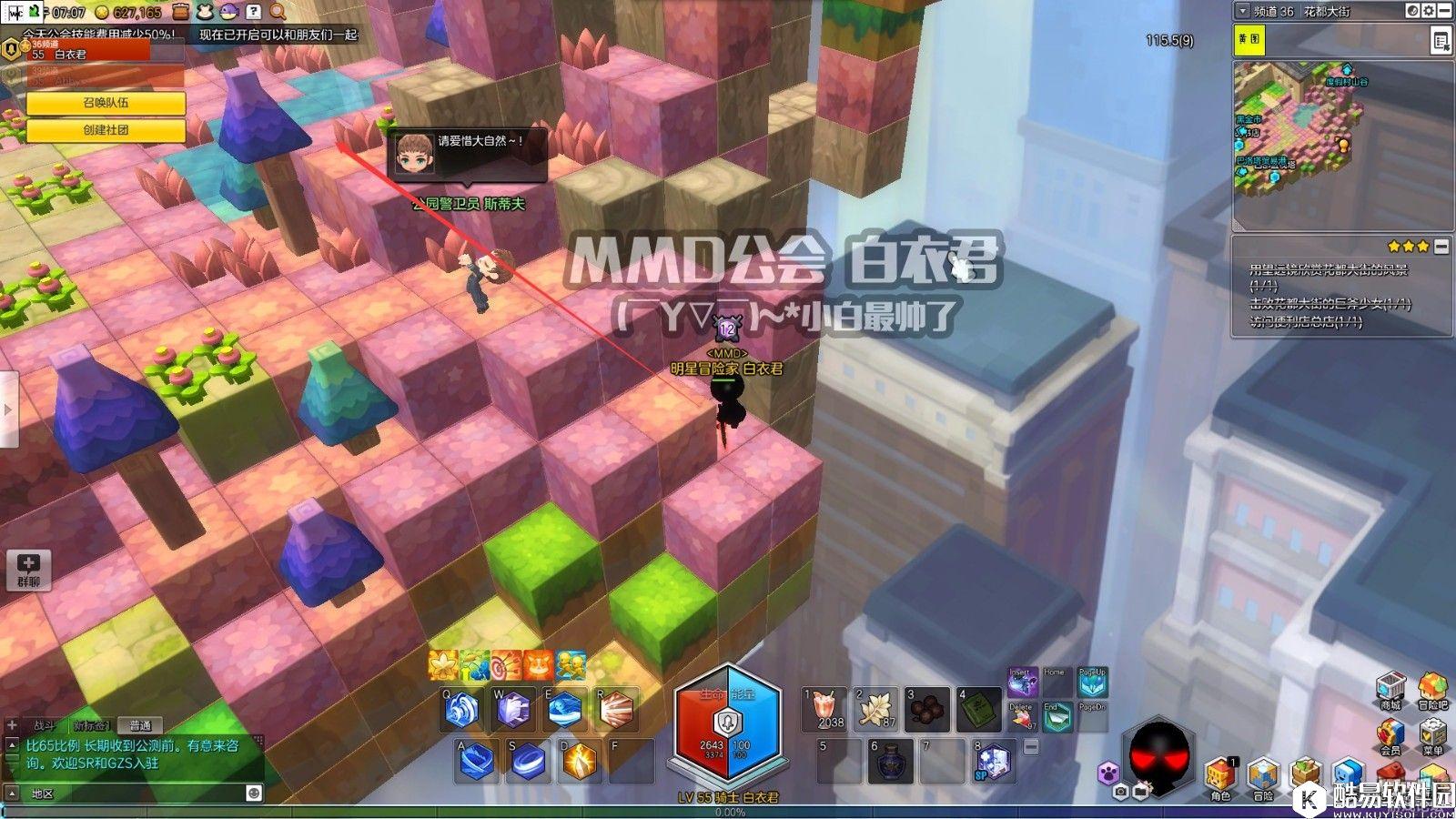Collapse the quest tracker with minus button
The height and width of the screenshot is (819, 1456).
[1441, 247]
